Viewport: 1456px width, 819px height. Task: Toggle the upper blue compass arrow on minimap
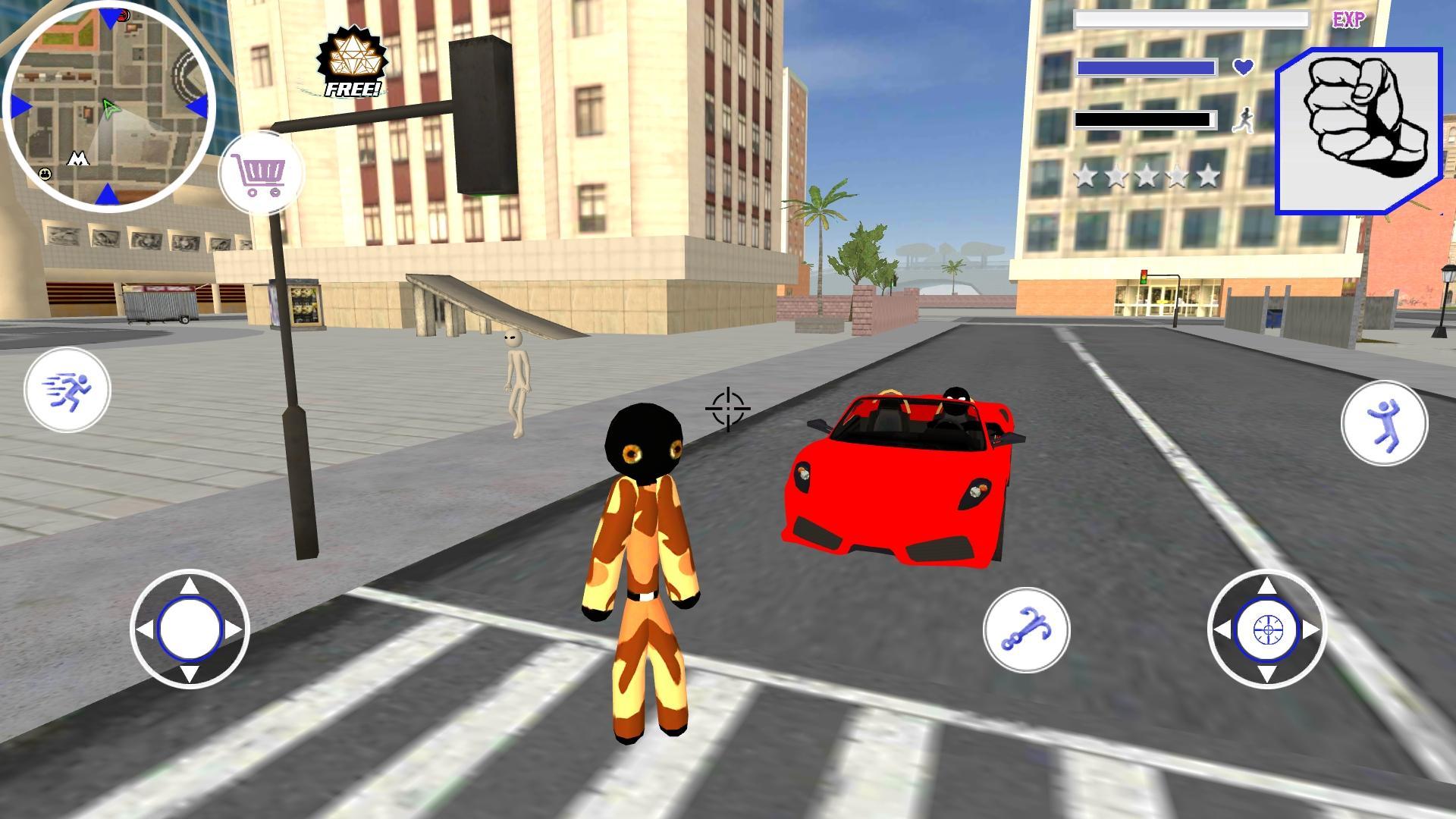coord(110,17)
